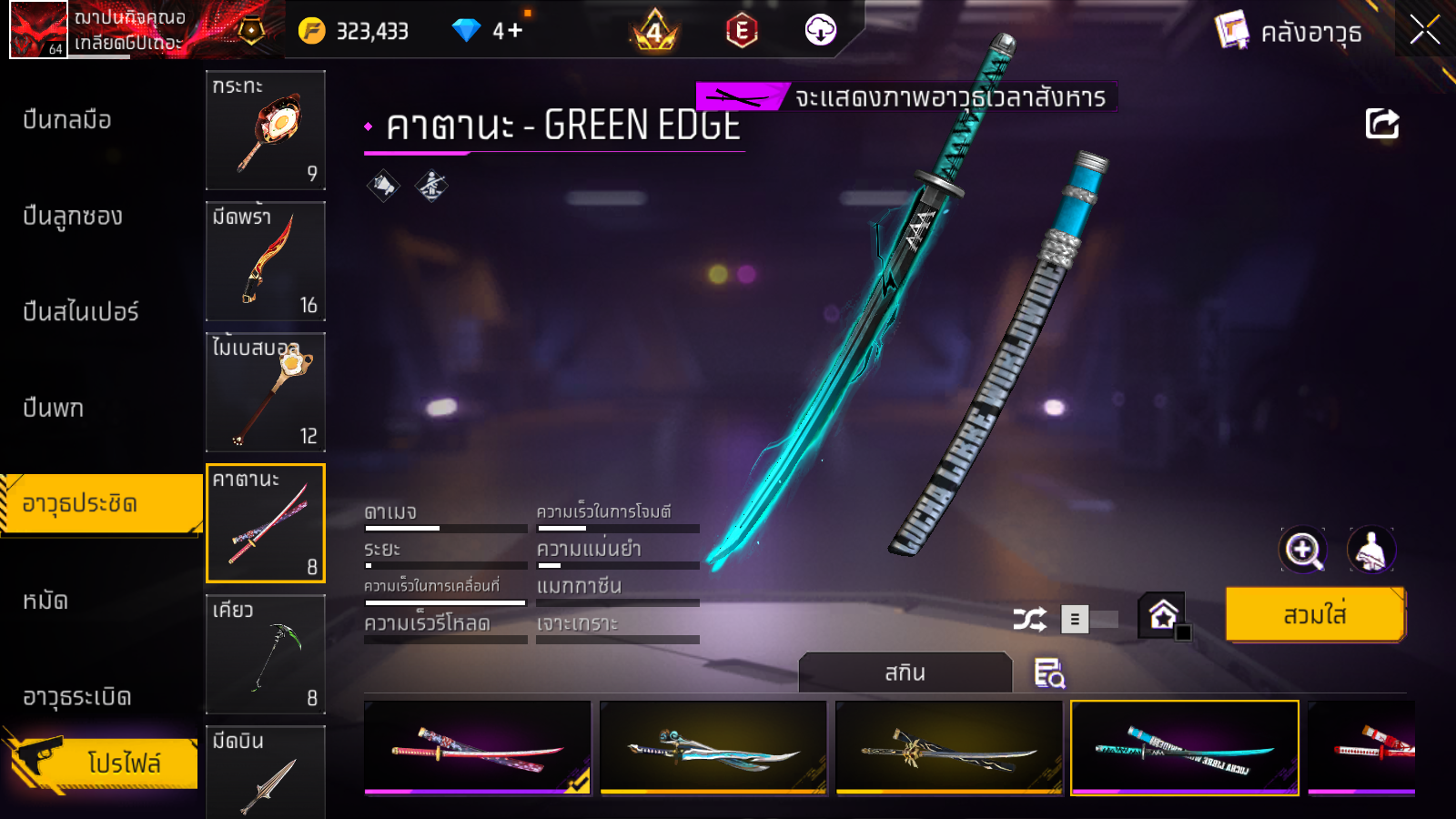Open the หมัด category
The image size is (1456, 819).
point(45,601)
